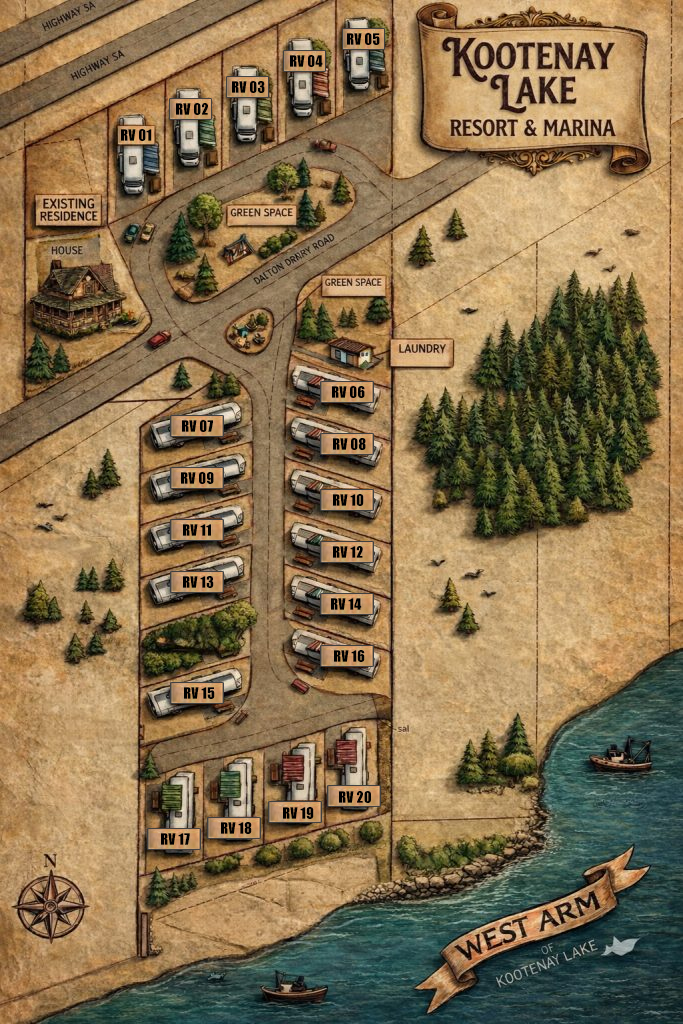Choose the RV 06 site label
Screen dimensions: 683x1024
coord(349,392)
